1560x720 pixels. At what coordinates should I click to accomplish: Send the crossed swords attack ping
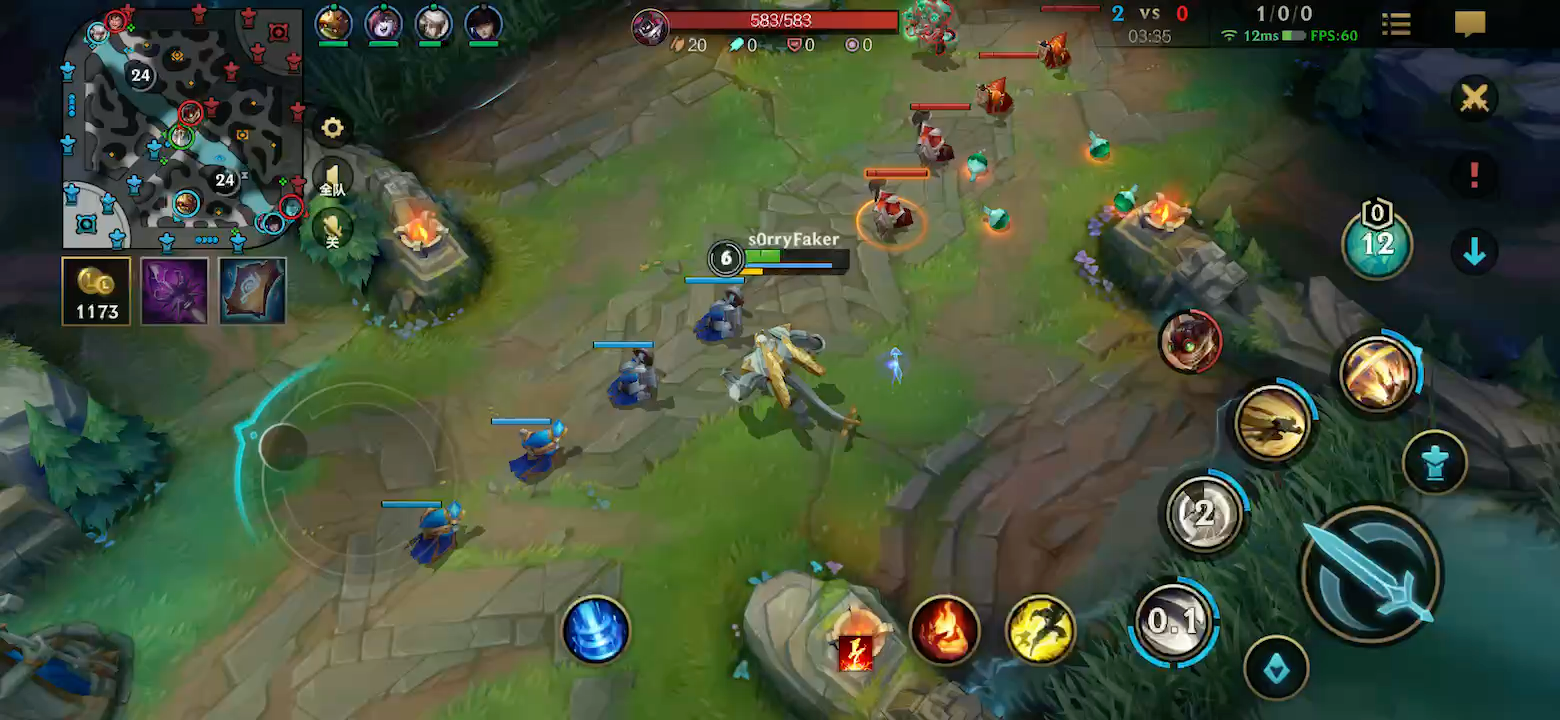click(1475, 99)
